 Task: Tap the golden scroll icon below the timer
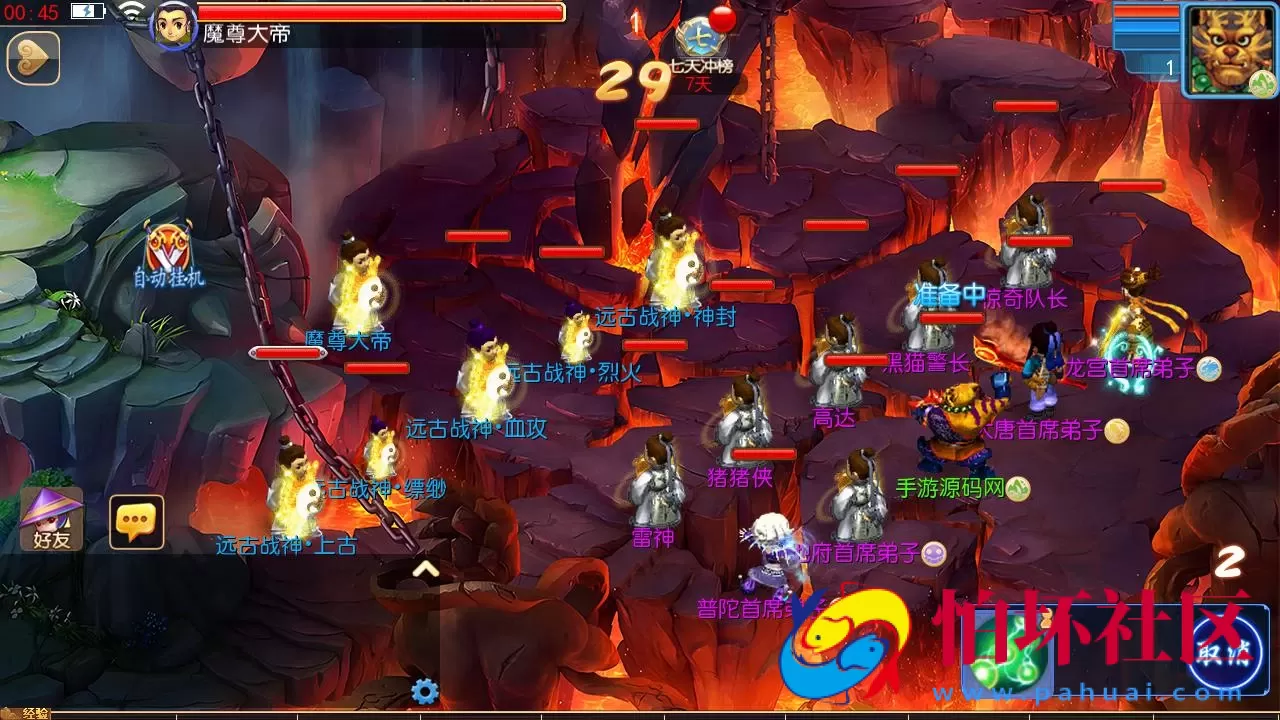[33, 57]
